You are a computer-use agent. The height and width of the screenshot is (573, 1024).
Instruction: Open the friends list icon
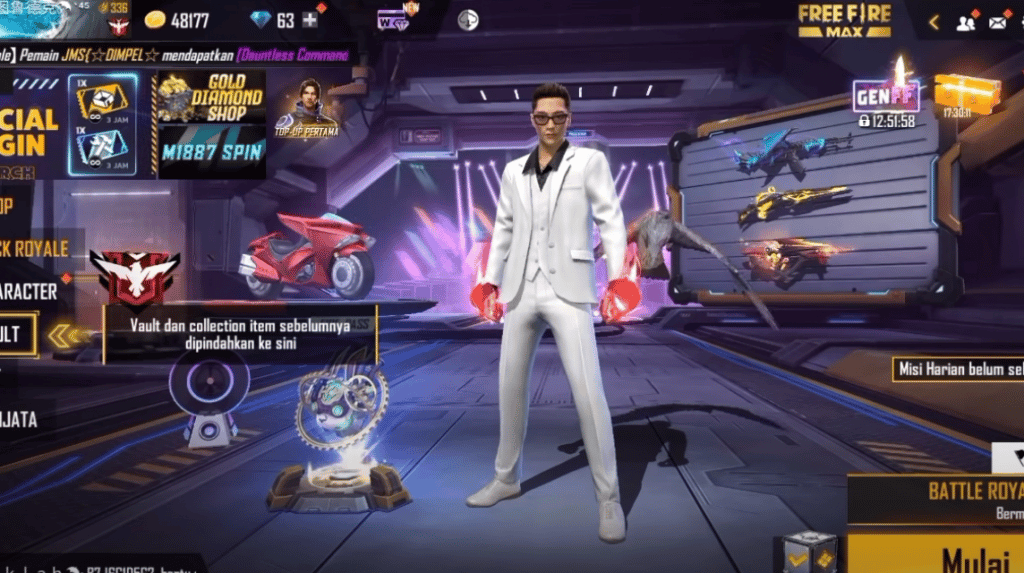966,22
